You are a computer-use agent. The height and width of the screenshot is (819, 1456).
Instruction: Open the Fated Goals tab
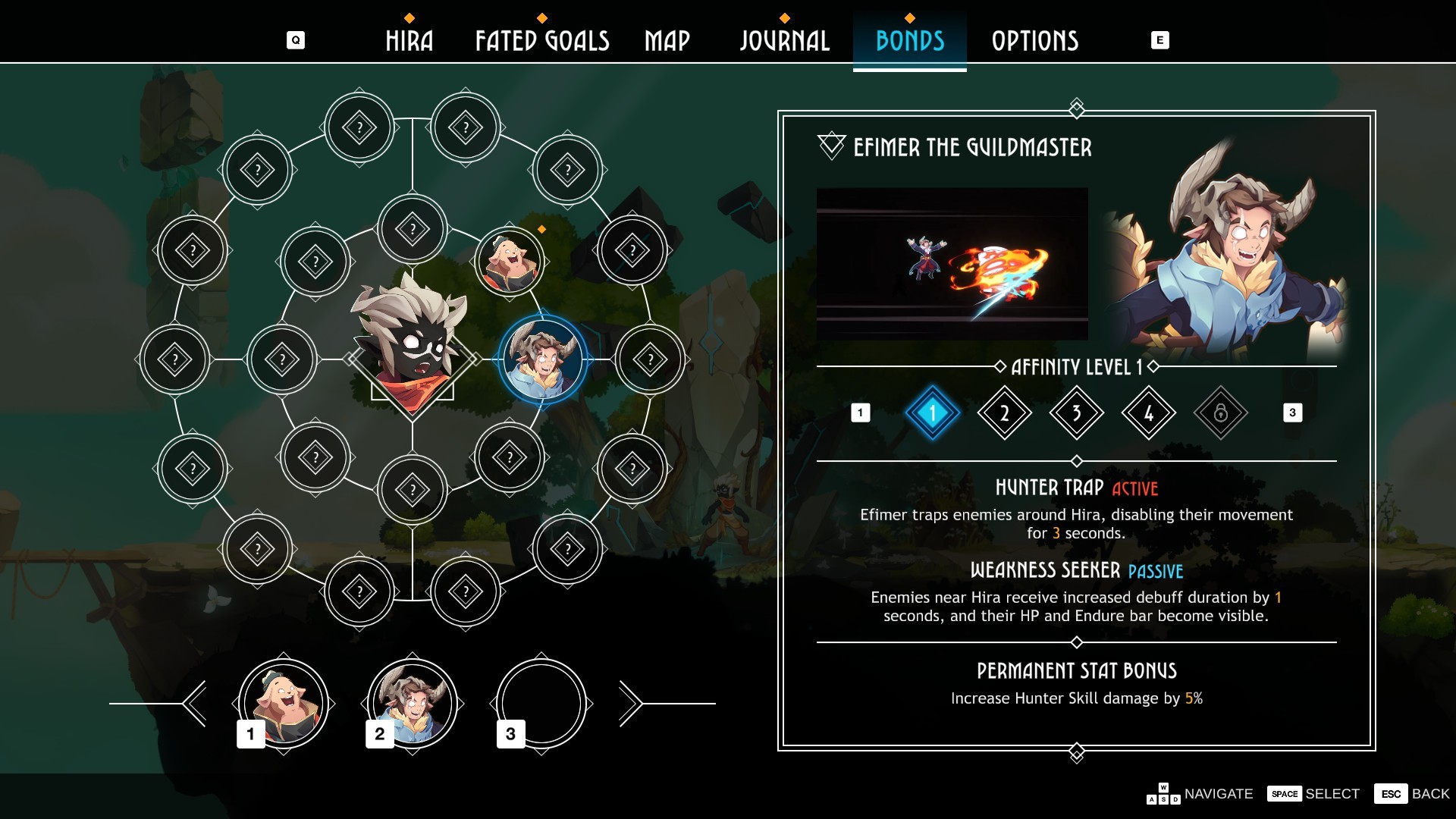coord(541,41)
